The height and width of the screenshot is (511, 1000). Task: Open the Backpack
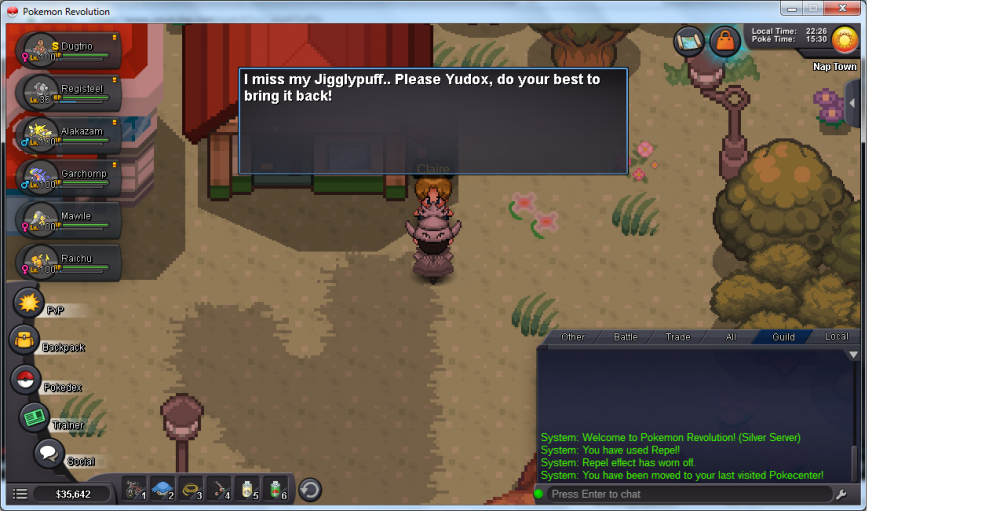point(24,340)
